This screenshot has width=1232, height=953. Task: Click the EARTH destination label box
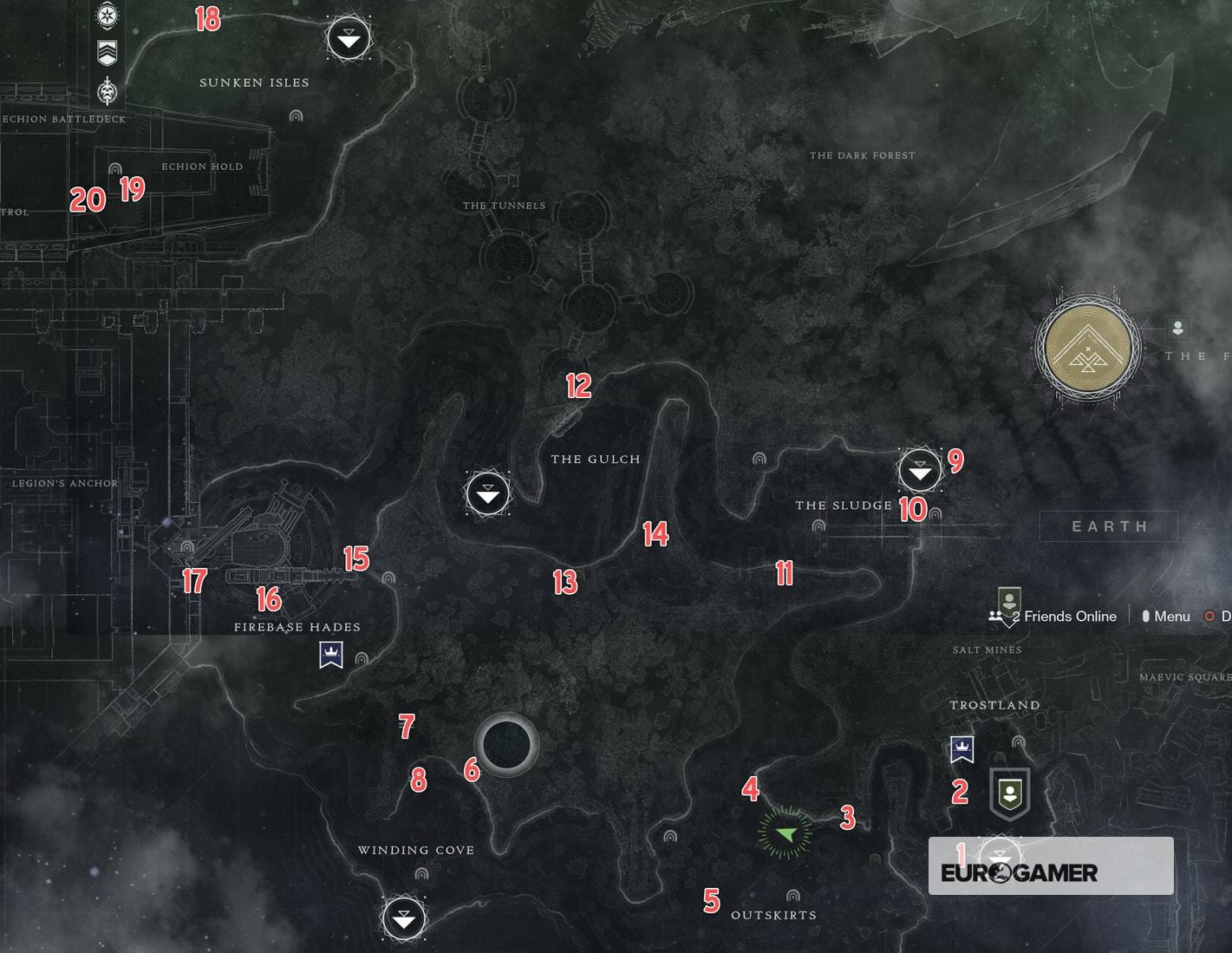1108,525
